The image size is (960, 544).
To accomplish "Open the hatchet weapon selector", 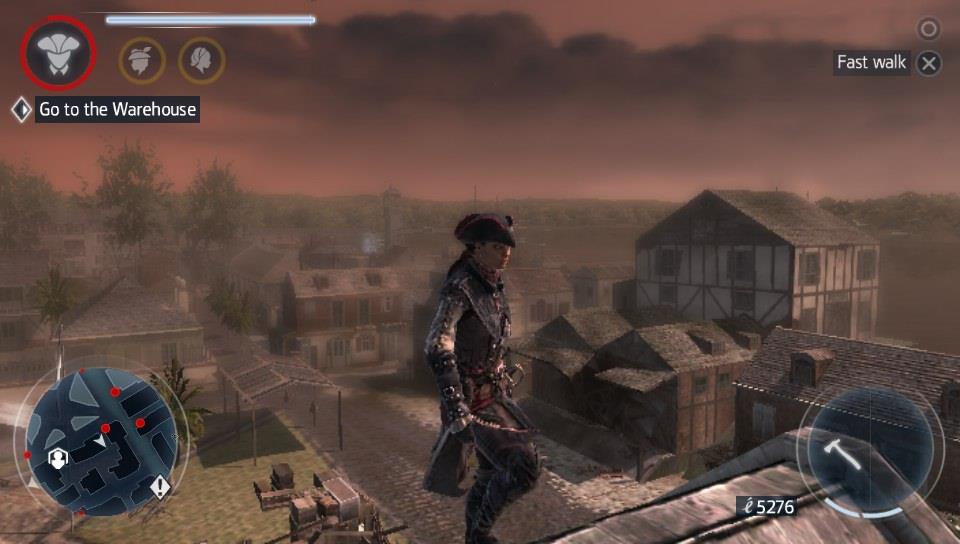I will (865, 448).
